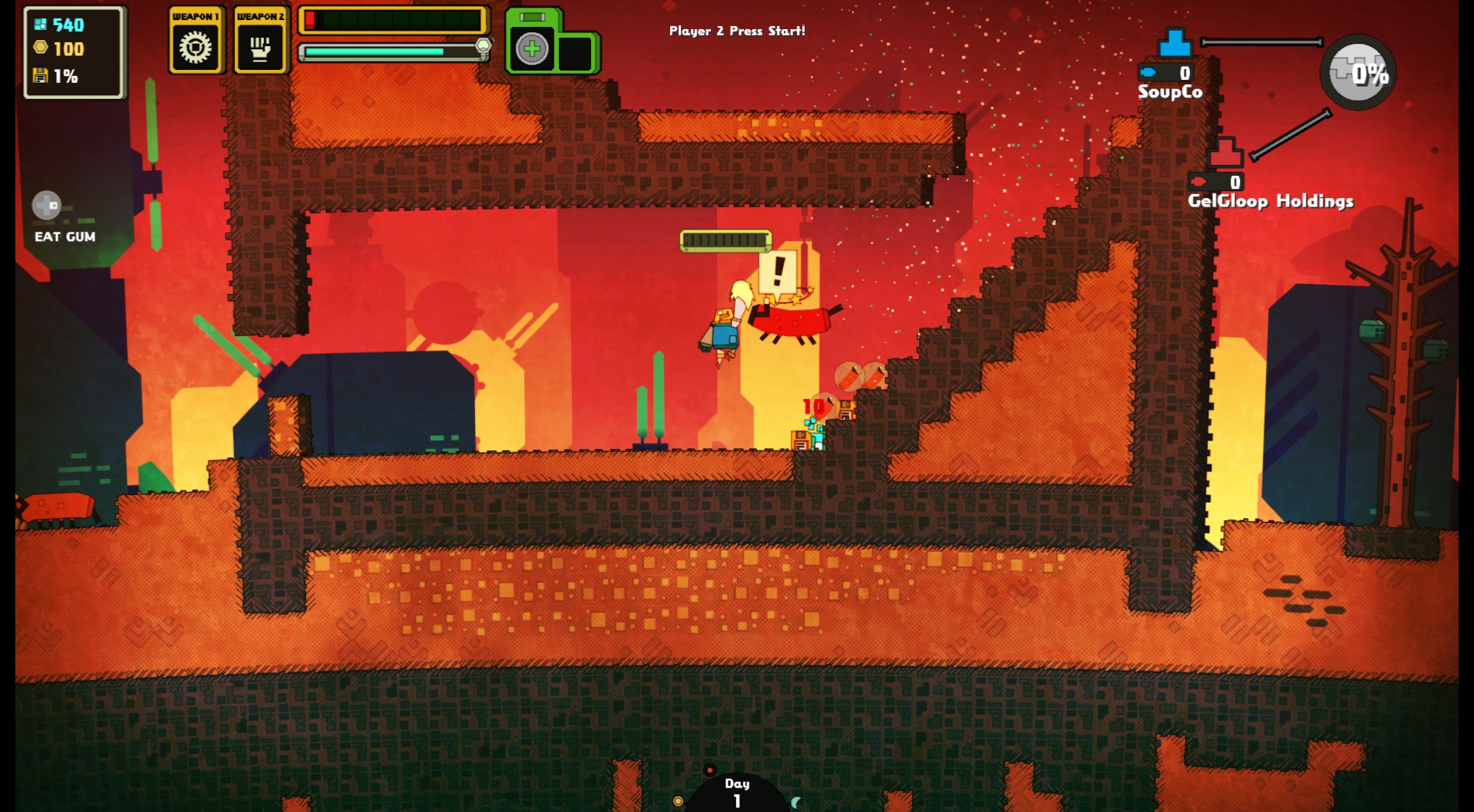The height and width of the screenshot is (812, 1474).
Task: Click the green medkit item slot
Action: pos(532,49)
